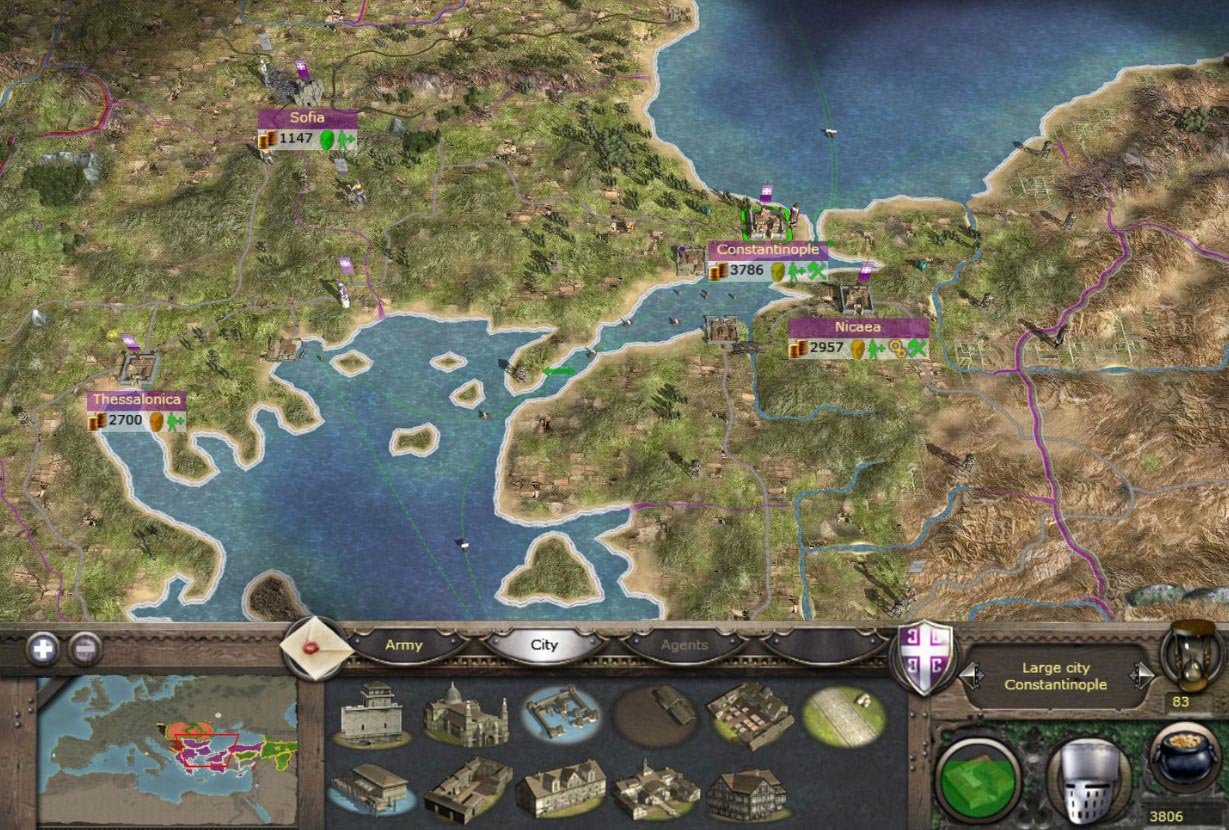This screenshot has height=830, width=1229.
Task: Zoom out the minimap with minus button
Action: pos(84,649)
